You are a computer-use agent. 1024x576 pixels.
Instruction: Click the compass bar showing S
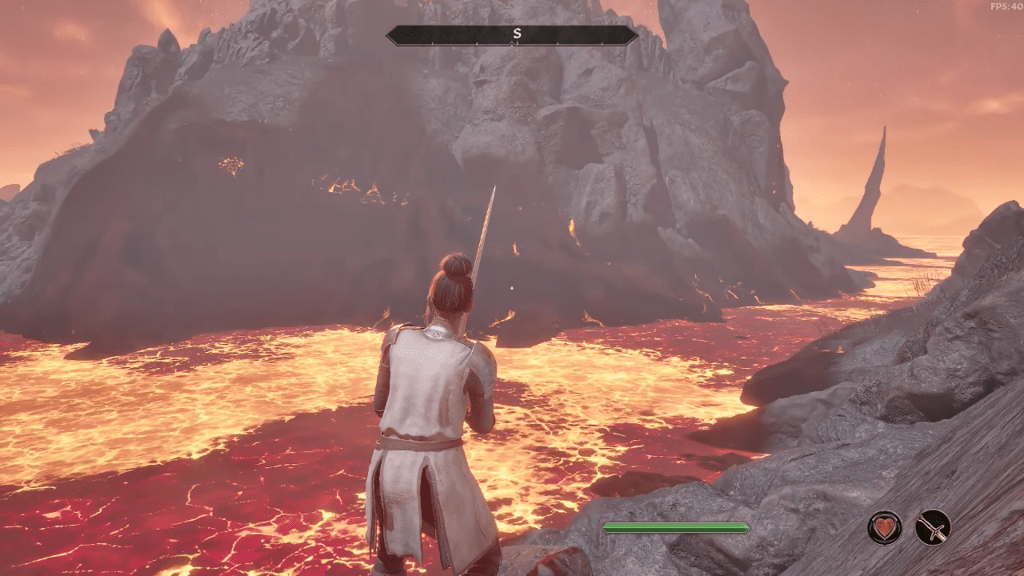coord(512,35)
